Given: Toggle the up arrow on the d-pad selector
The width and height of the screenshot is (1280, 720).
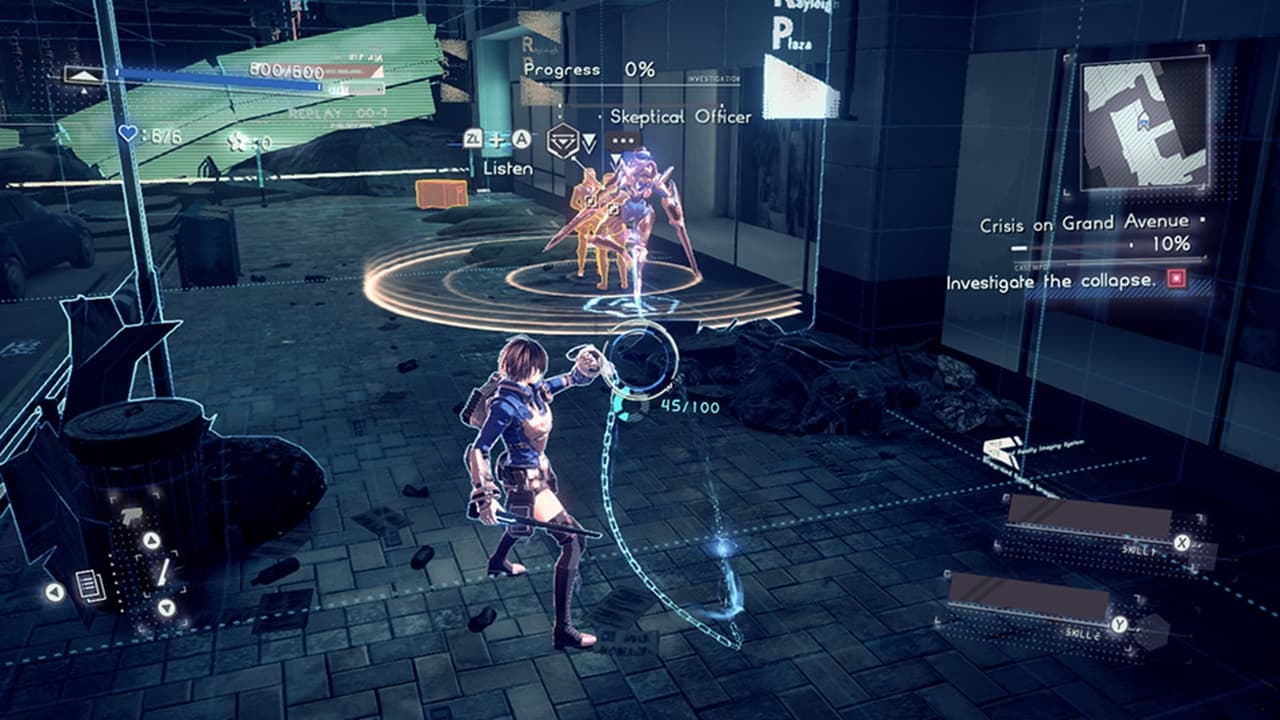Looking at the screenshot, I should click(x=150, y=540).
